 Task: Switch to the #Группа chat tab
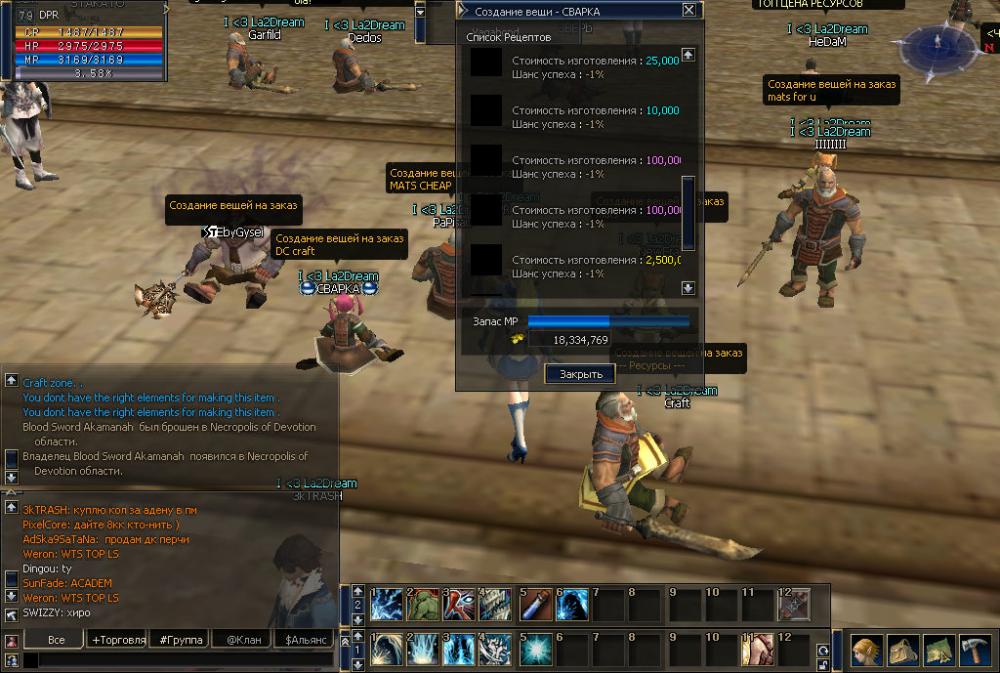tap(181, 639)
